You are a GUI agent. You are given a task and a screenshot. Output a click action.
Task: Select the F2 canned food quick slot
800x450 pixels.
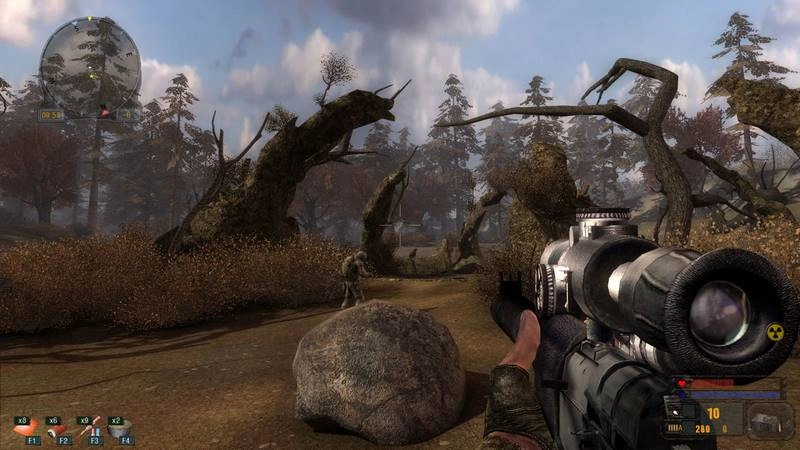point(59,428)
